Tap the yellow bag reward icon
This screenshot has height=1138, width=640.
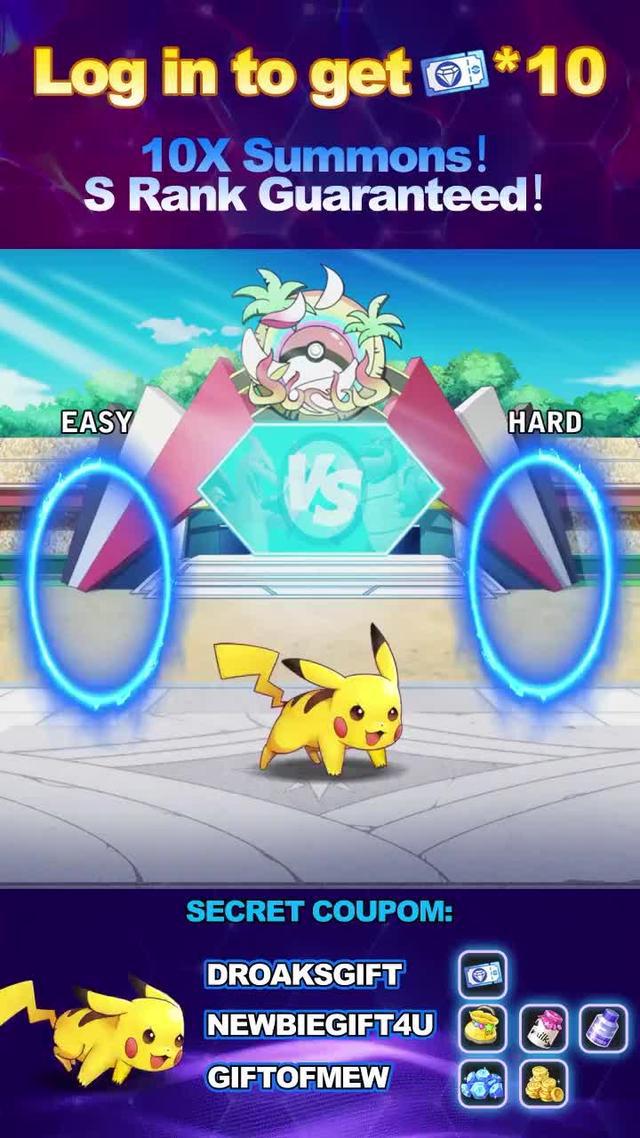pos(483,1027)
